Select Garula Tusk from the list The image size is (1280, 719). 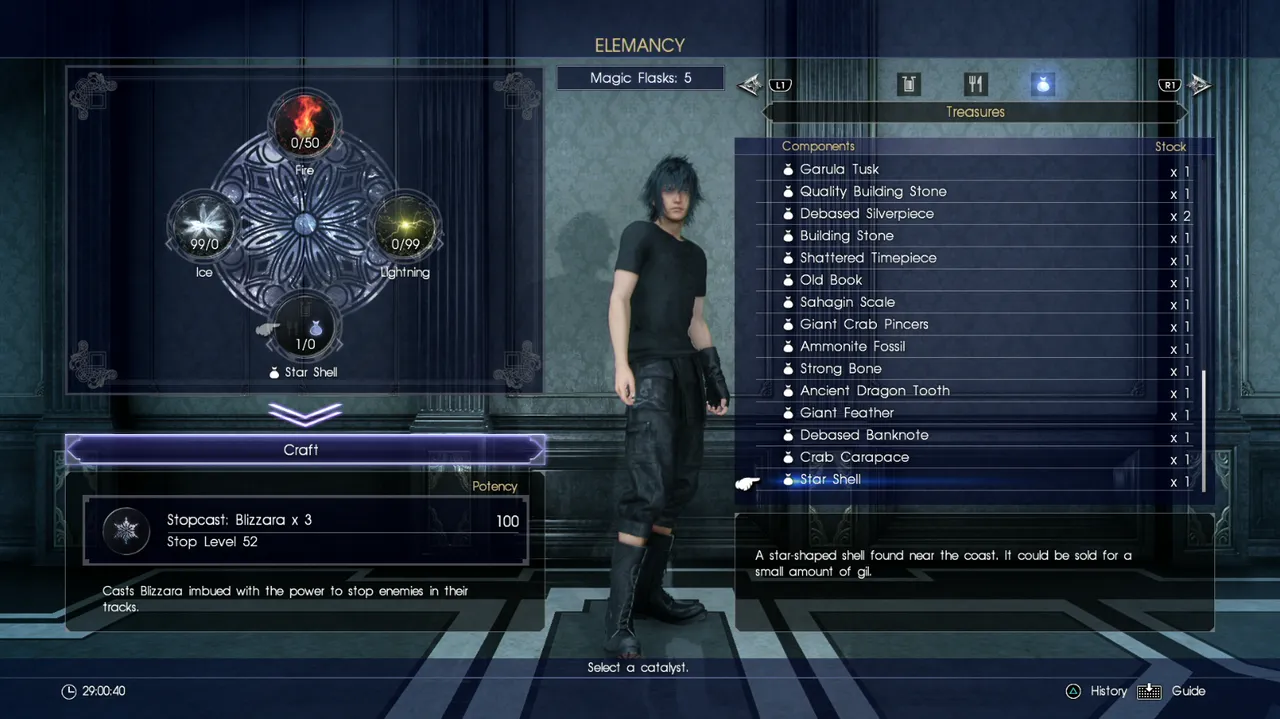tap(840, 170)
